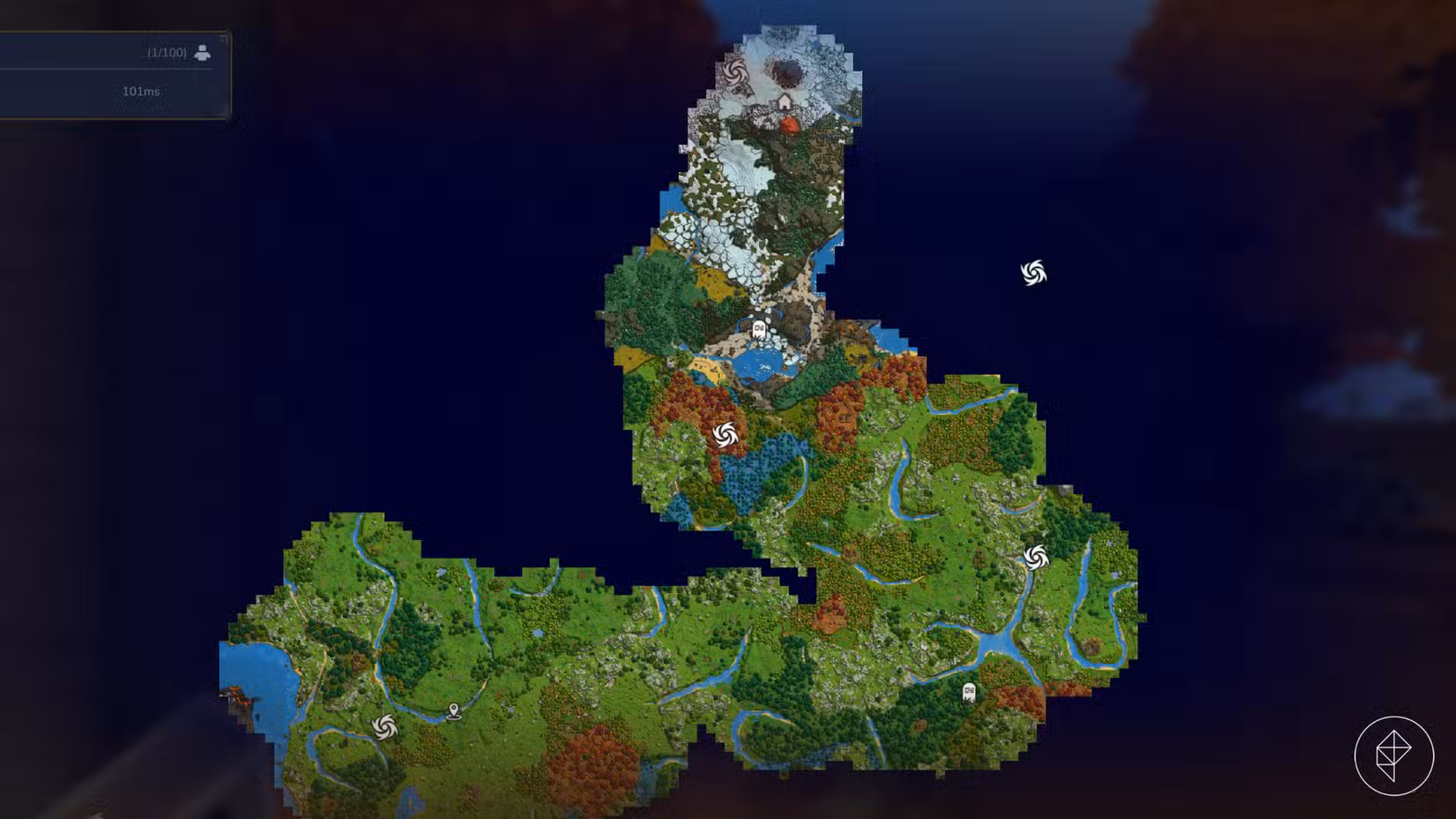This screenshot has width=1456, height=819.
Task: Click the (1/100) player count label
Action: pyautogui.click(x=164, y=51)
